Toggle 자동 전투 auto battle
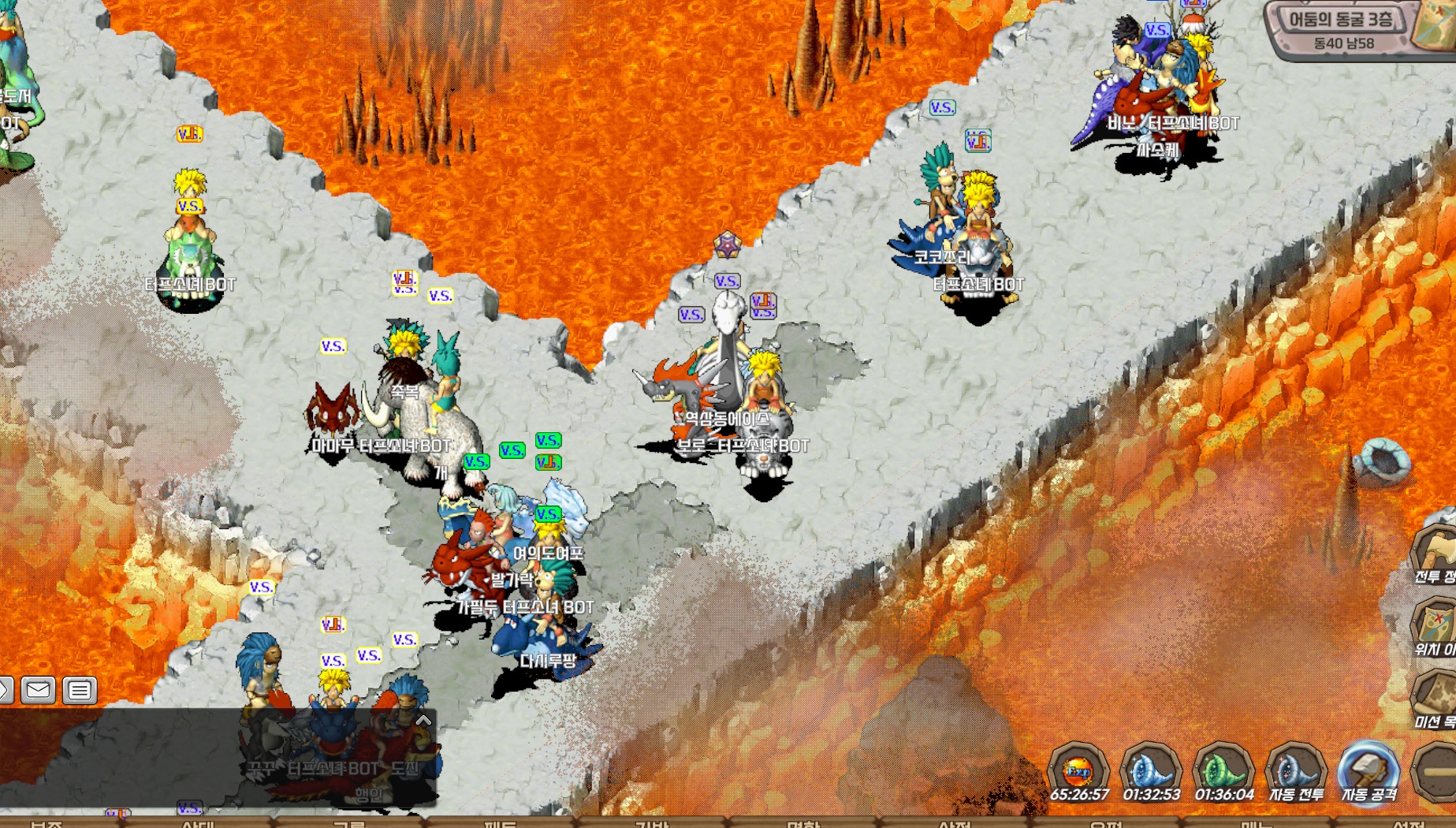Image resolution: width=1456 pixels, height=828 pixels. (1296, 773)
